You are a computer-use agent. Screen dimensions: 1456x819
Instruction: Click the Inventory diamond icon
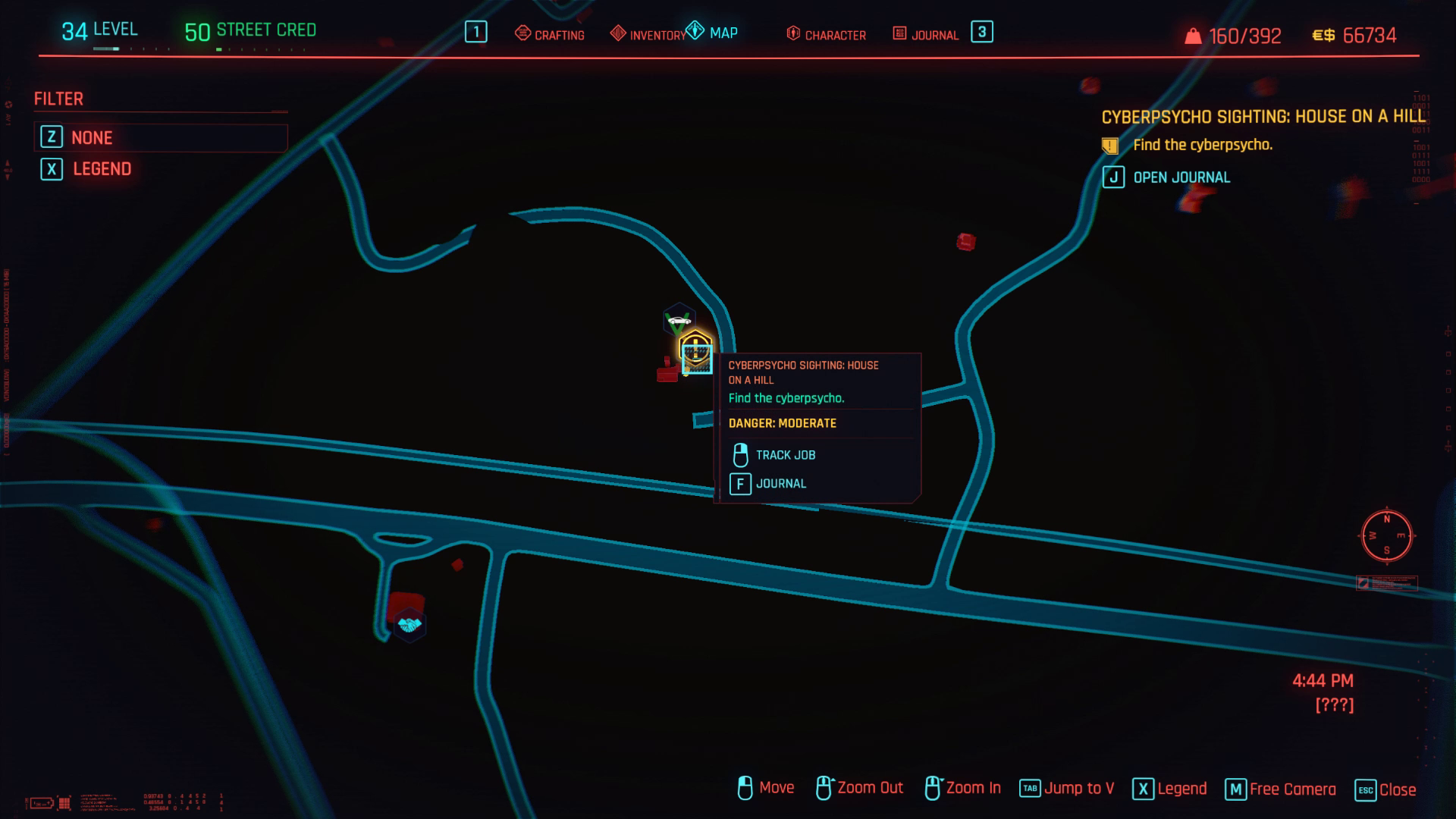coord(618,33)
